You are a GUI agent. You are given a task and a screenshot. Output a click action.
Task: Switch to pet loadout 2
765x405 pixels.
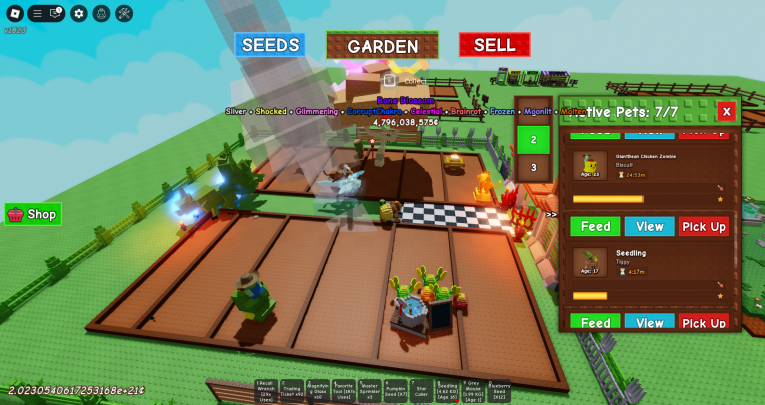(534, 140)
